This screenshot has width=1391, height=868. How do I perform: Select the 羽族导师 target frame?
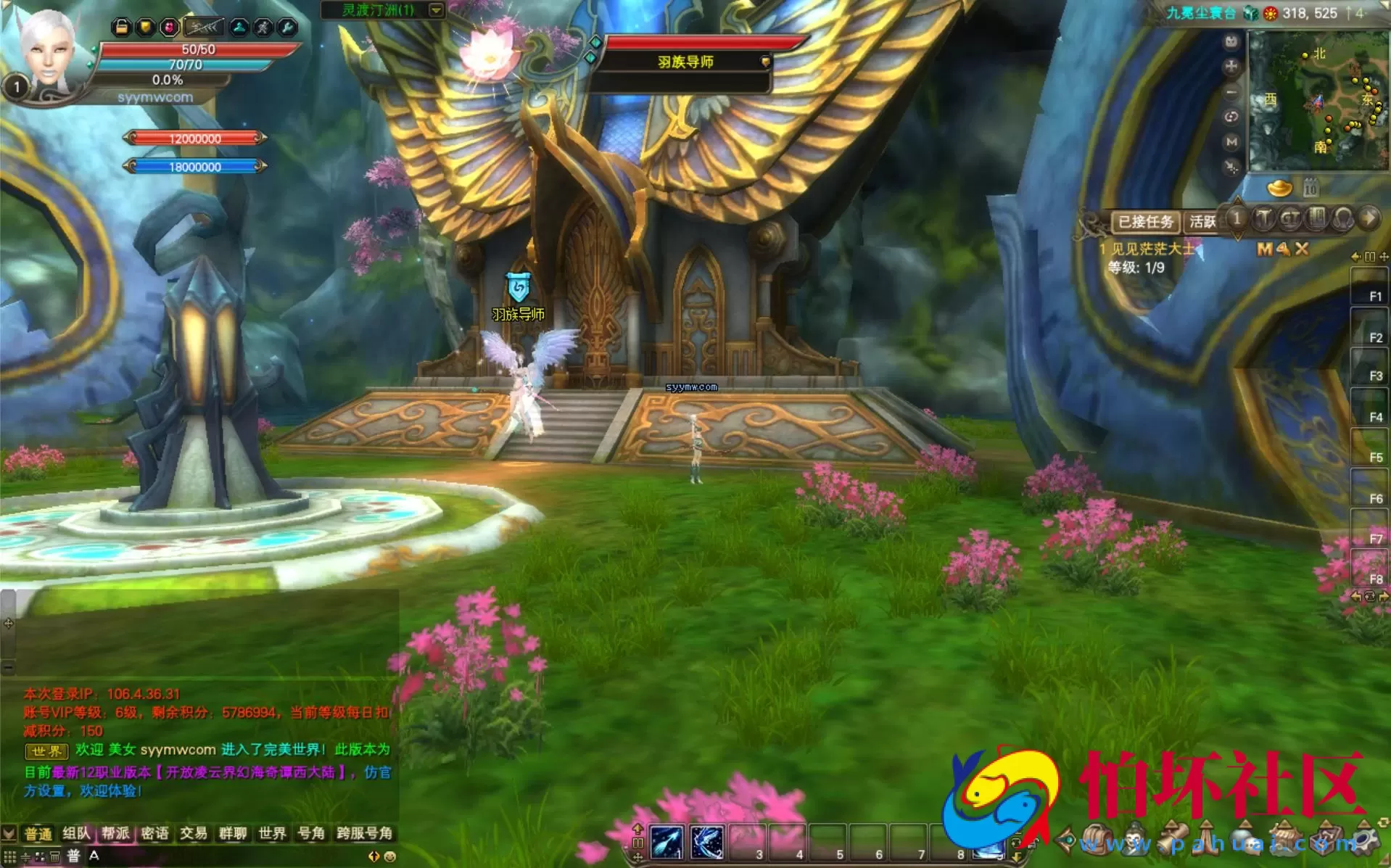[685, 62]
